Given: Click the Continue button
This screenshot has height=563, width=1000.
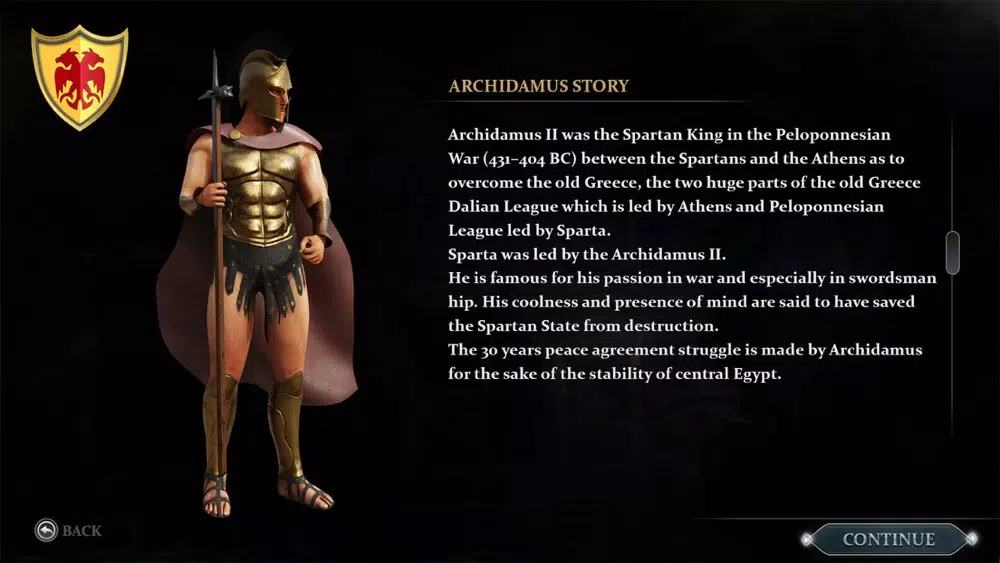Looking at the screenshot, I should 888,539.
